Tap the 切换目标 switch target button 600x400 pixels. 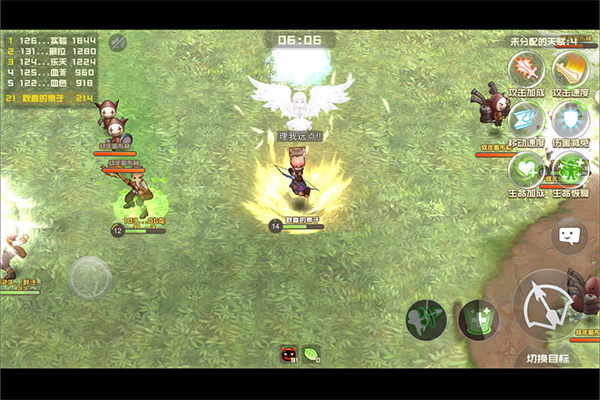[x=547, y=357]
